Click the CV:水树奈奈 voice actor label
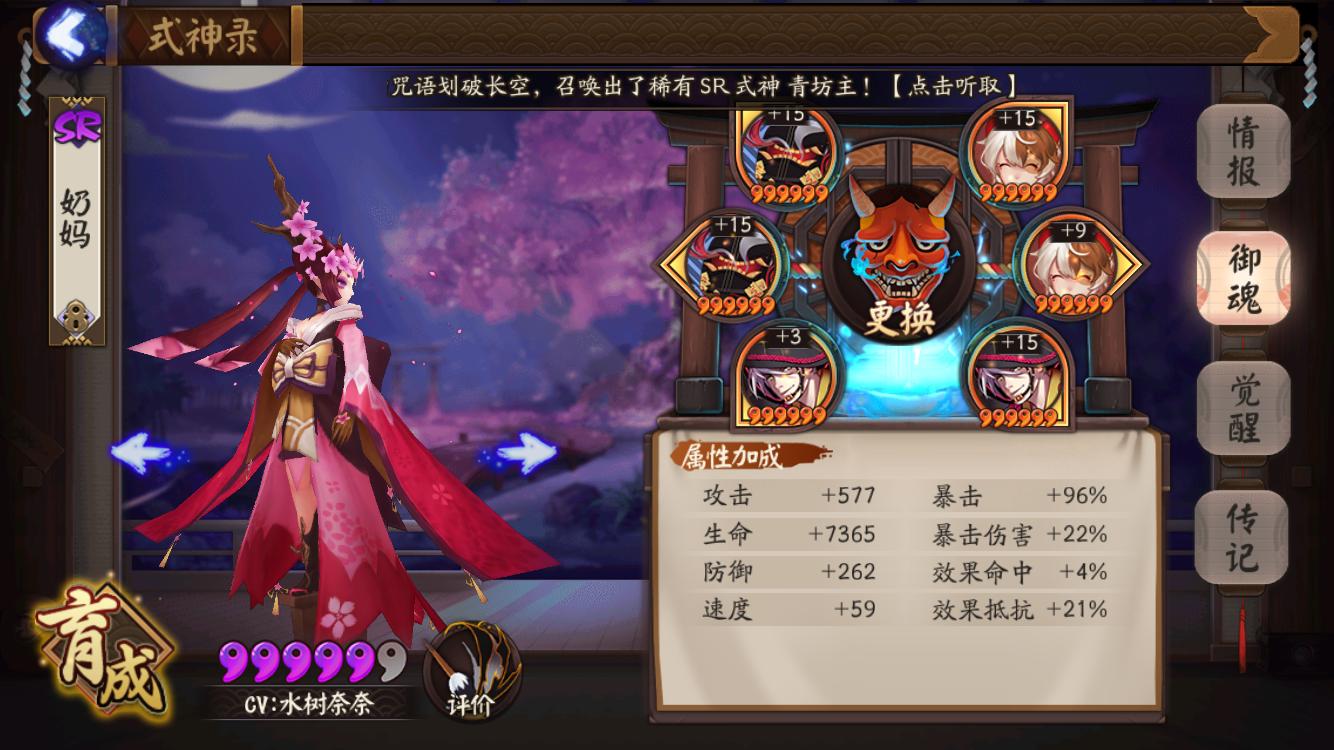 point(305,705)
